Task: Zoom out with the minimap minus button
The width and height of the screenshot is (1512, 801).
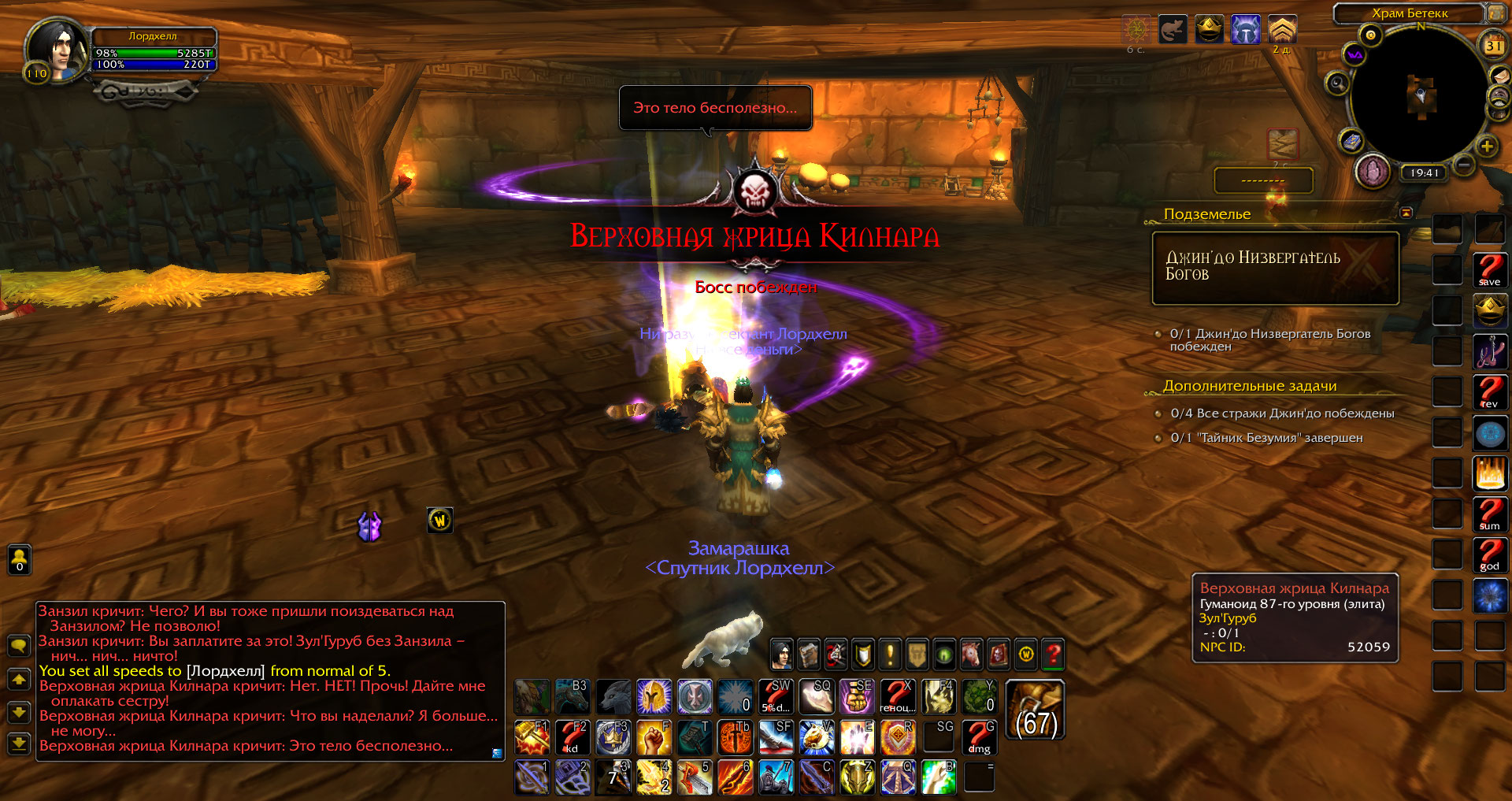Action: (1464, 165)
